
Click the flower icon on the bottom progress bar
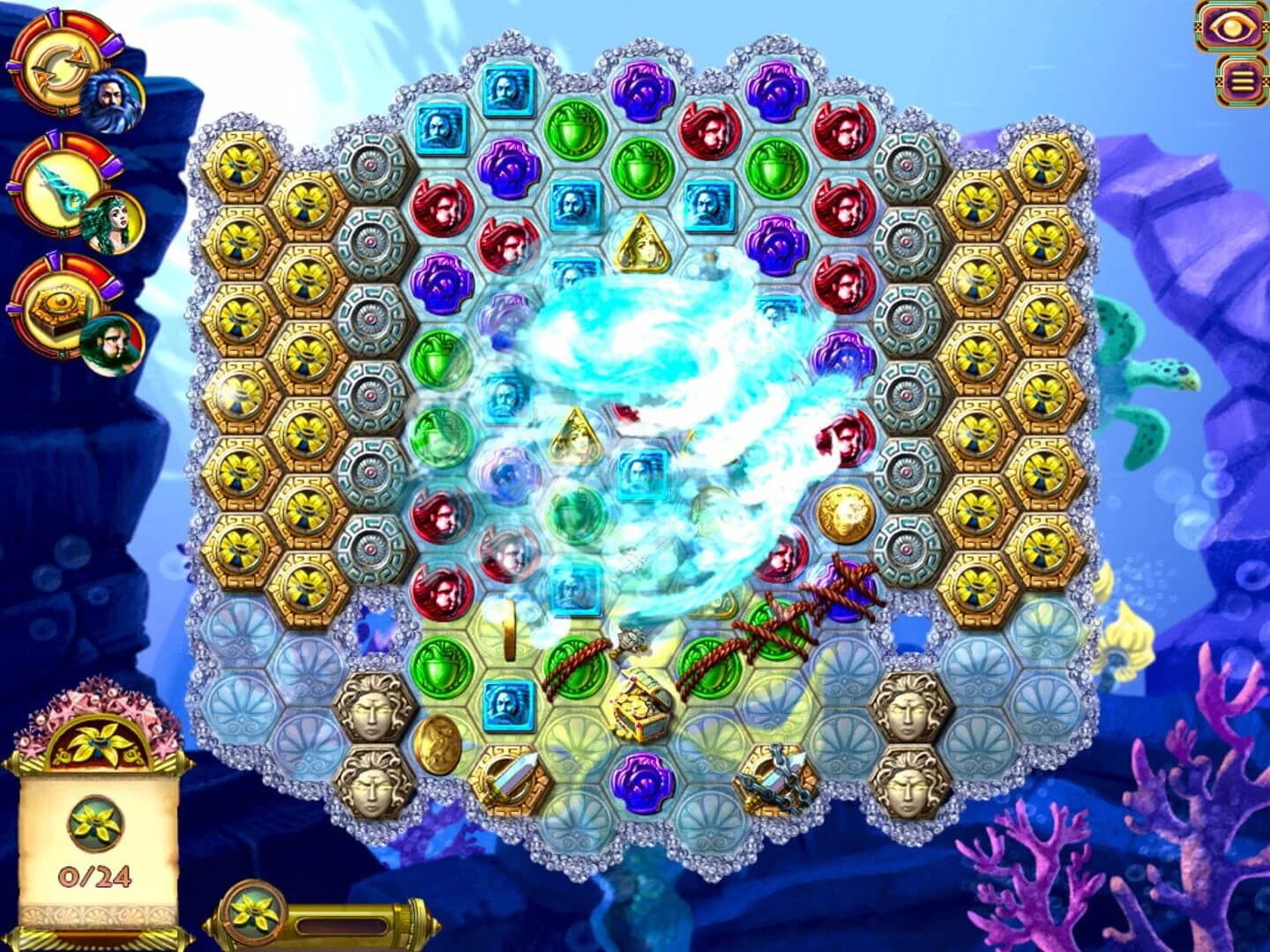point(251,917)
